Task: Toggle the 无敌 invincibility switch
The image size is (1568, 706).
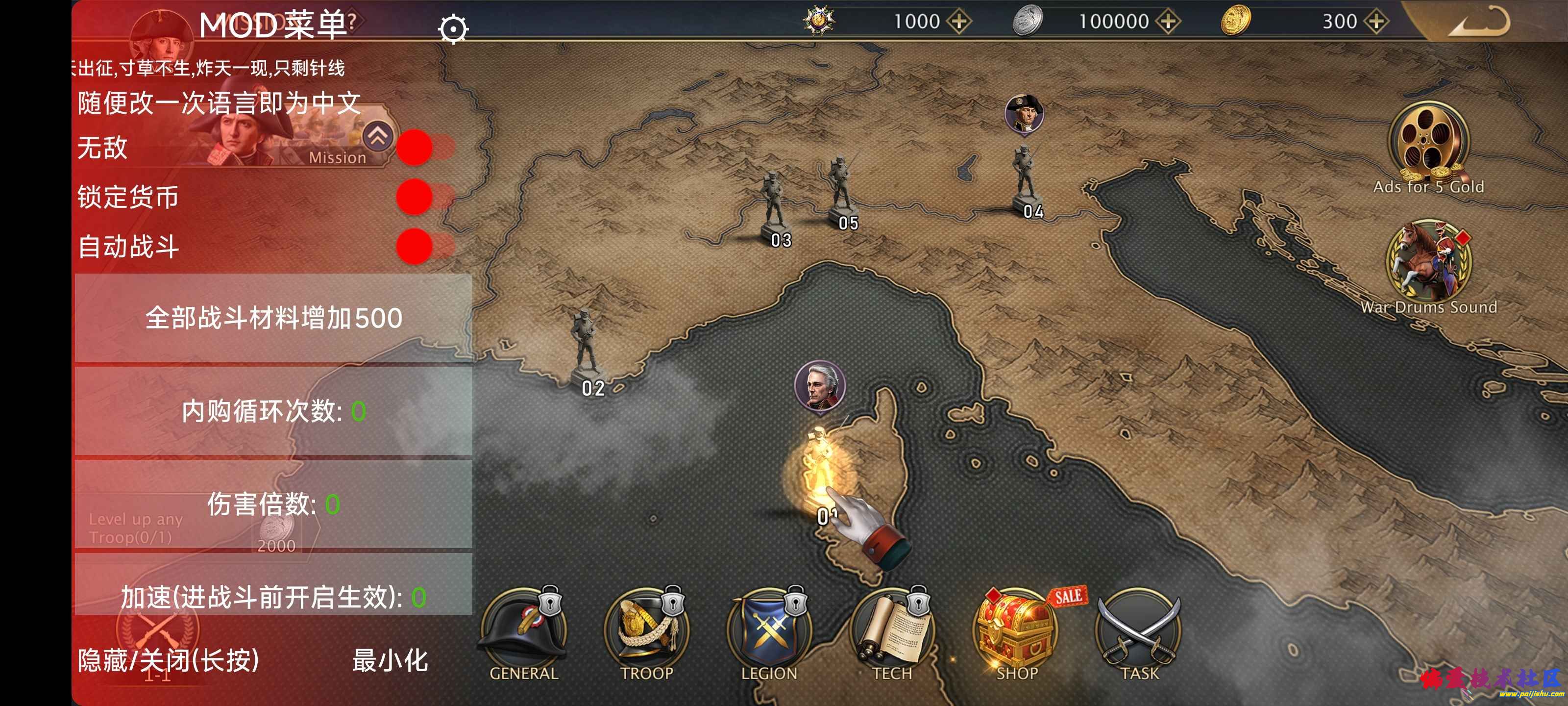Action: [x=425, y=148]
